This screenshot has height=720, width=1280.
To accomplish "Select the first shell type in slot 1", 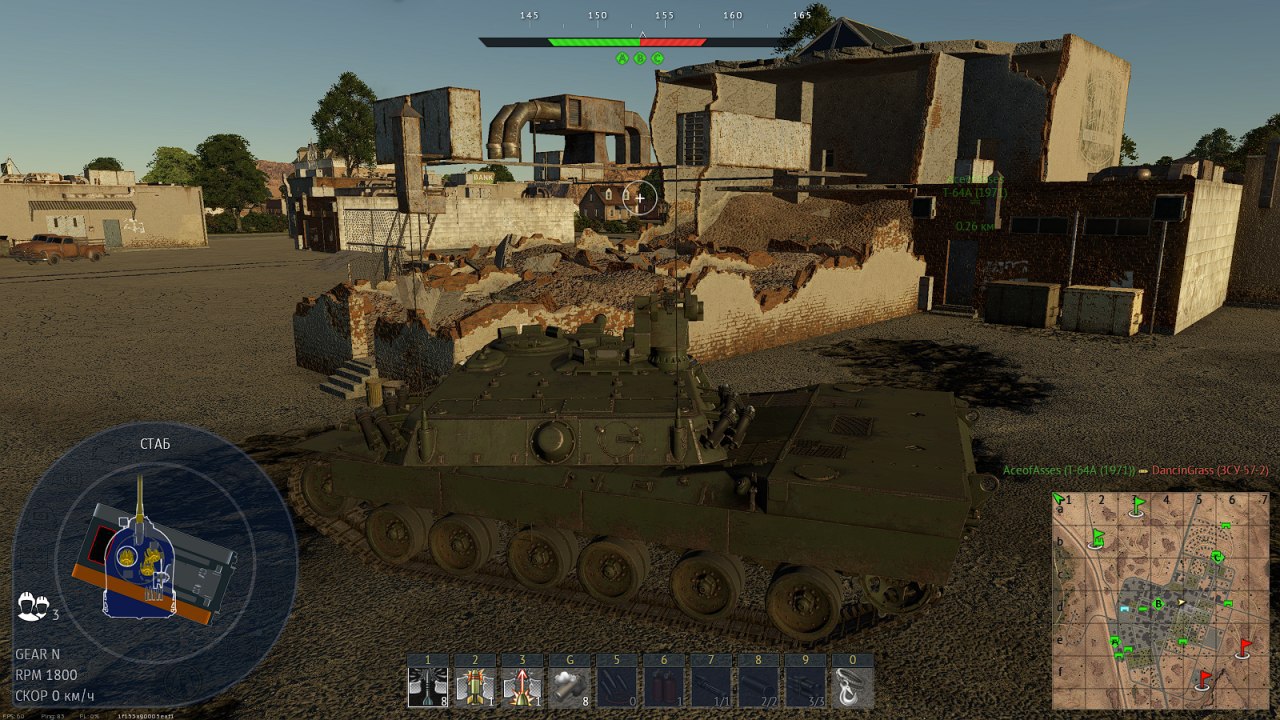I will (428, 687).
